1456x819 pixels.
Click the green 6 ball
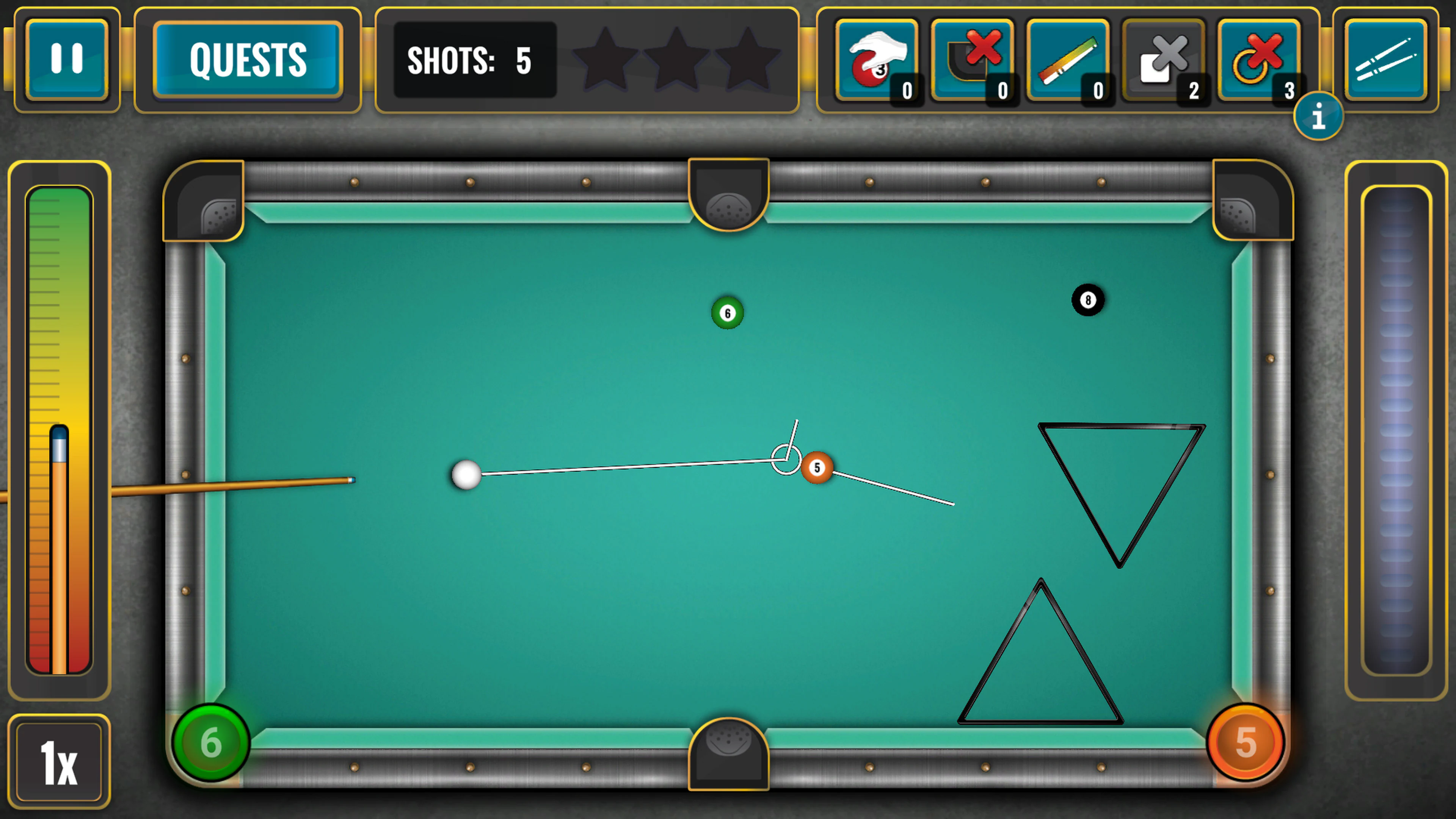727,312
